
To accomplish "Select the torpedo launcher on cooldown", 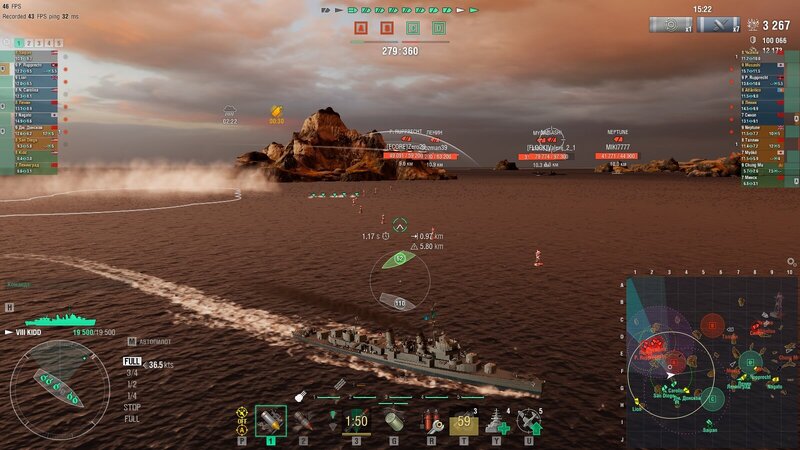I will click(356, 421).
